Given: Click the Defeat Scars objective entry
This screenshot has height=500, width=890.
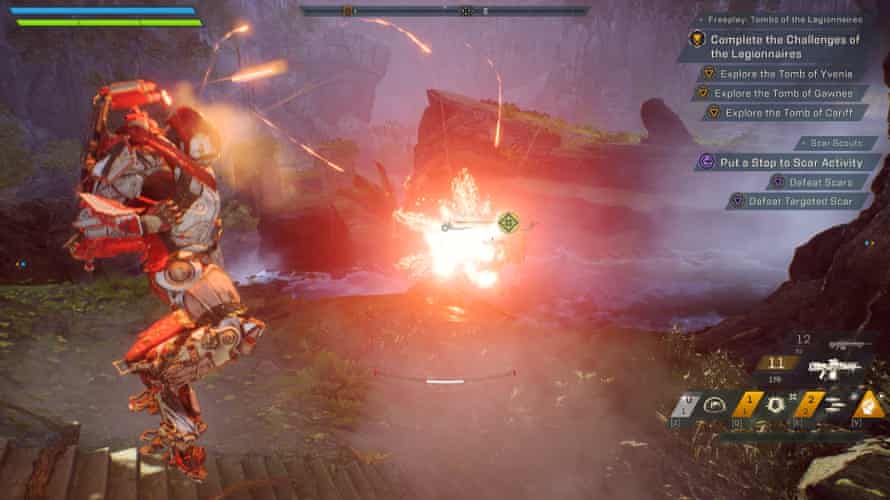Looking at the screenshot, I should (x=818, y=181).
